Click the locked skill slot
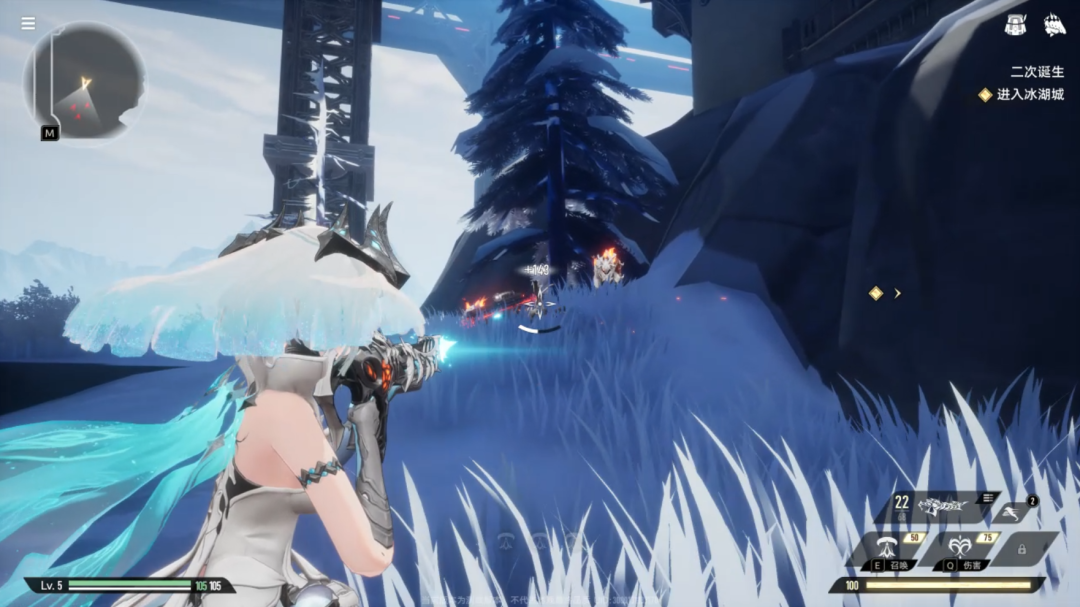This screenshot has width=1080, height=607. 1022,549
